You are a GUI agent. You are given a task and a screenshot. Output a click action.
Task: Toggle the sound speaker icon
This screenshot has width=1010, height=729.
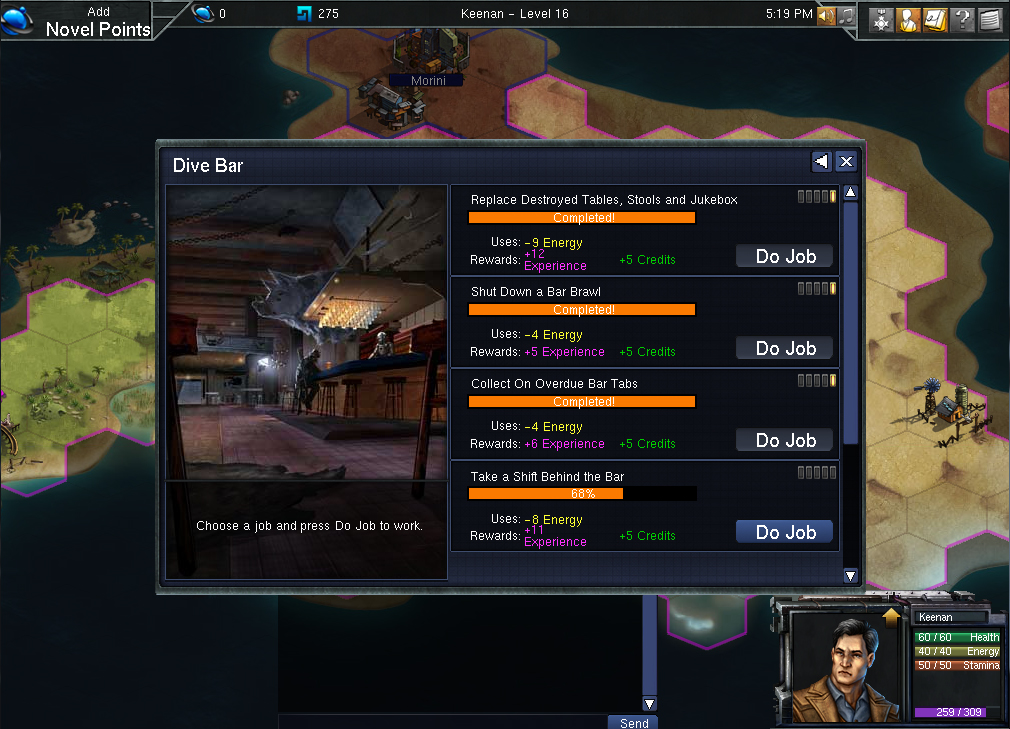[x=826, y=16]
